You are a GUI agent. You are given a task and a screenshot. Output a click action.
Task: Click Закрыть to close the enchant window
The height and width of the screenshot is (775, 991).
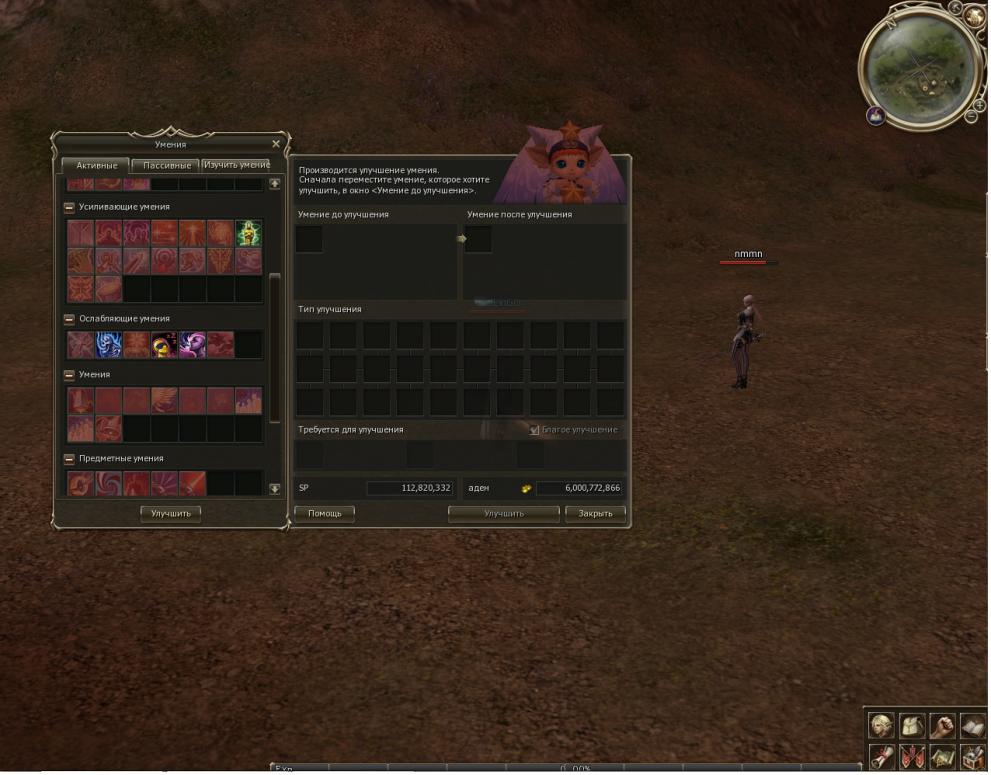click(596, 513)
